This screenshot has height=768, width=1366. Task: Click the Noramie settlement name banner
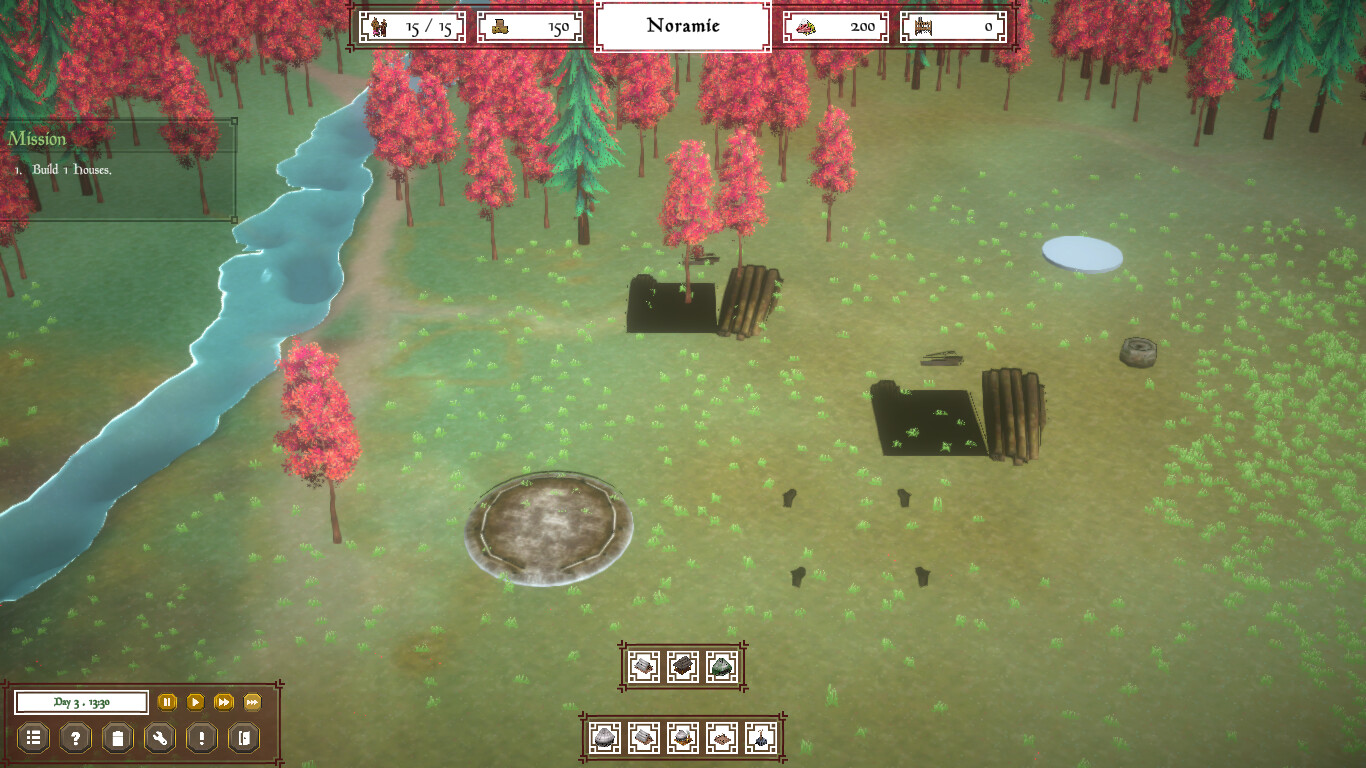683,26
